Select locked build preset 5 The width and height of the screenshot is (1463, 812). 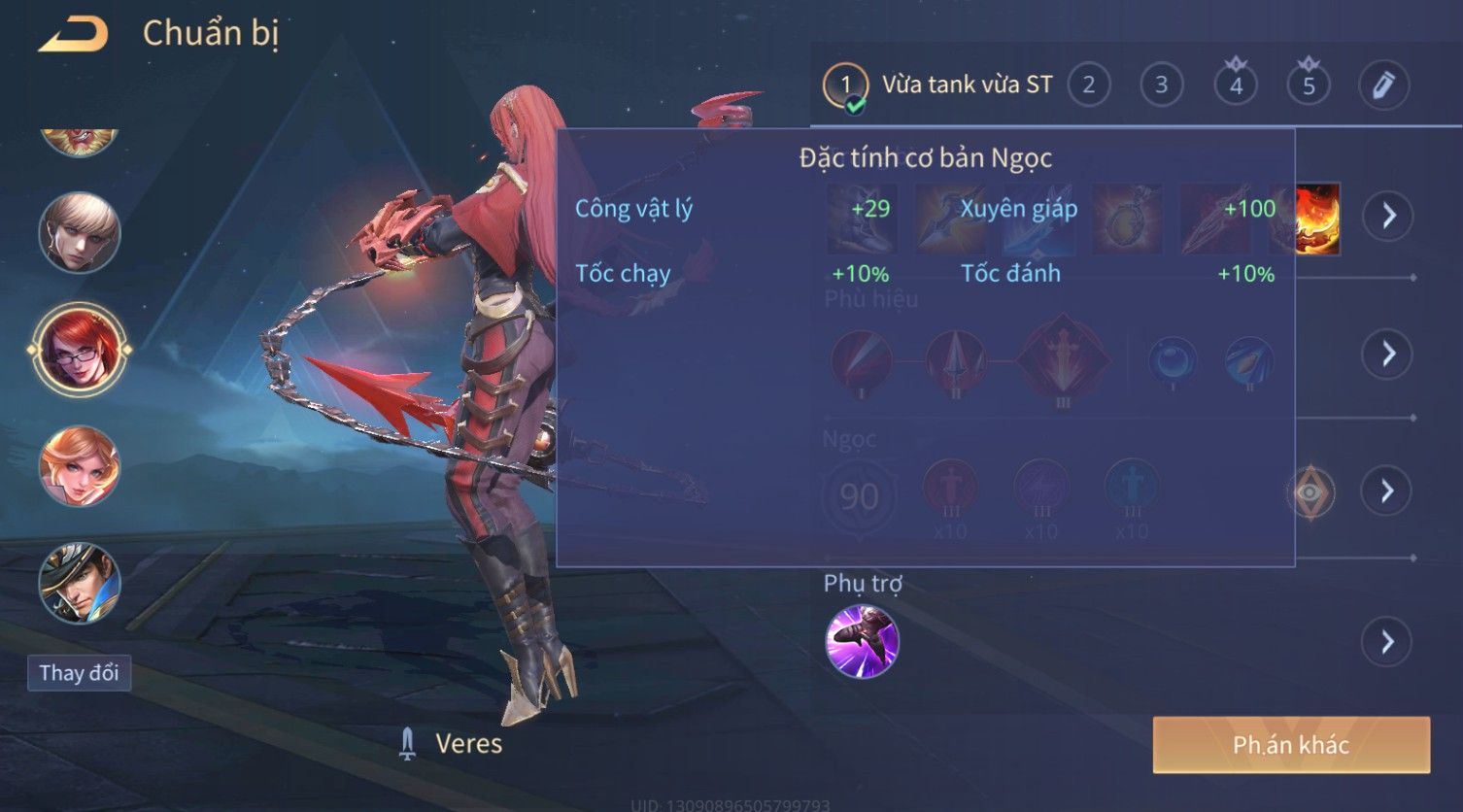(1309, 85)
